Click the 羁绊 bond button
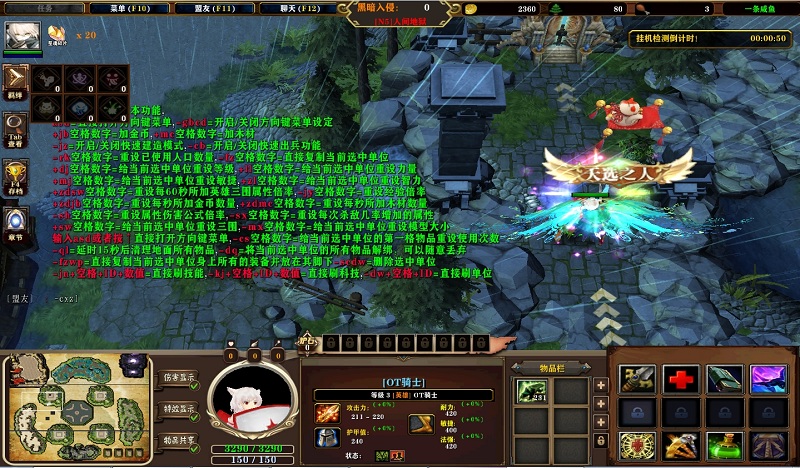The width and height of the screenshot is (800, 468). 16,79
